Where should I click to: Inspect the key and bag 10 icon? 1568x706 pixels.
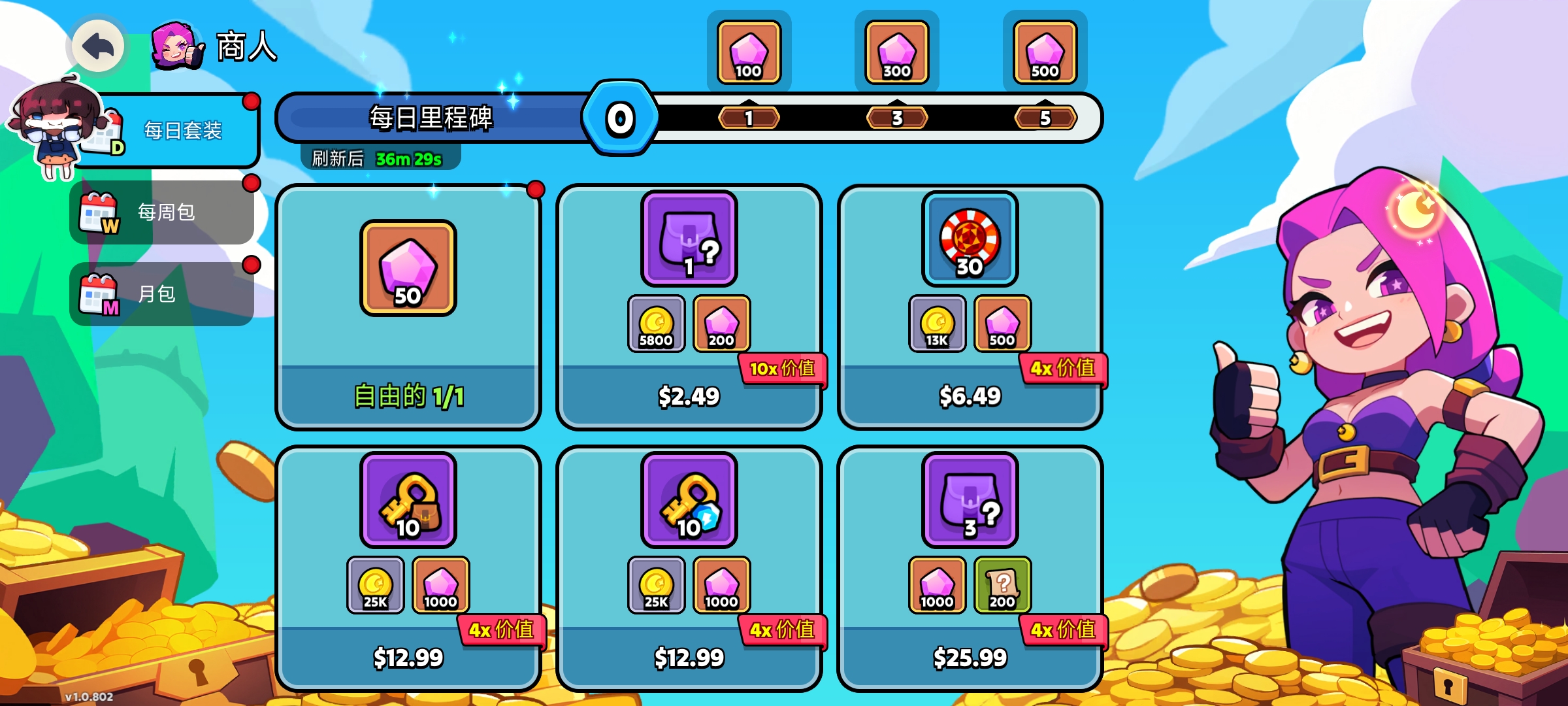[408, 501]
